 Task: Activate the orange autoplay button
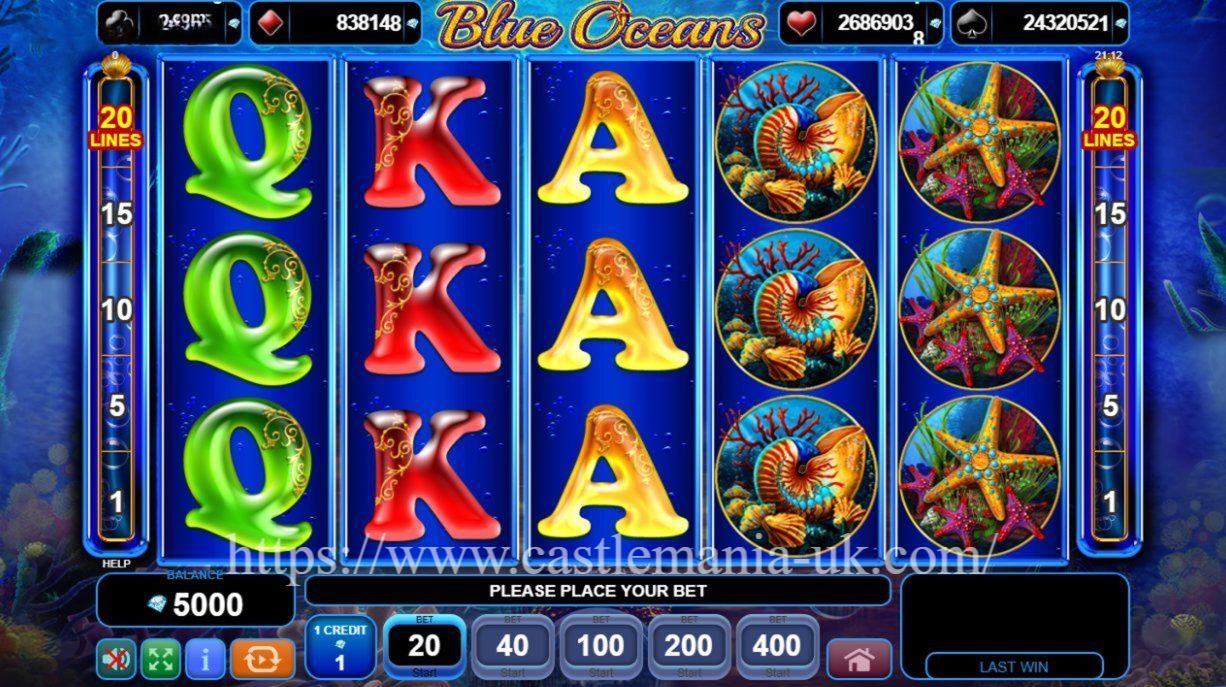pyautogui.click(x=262, y=659)
